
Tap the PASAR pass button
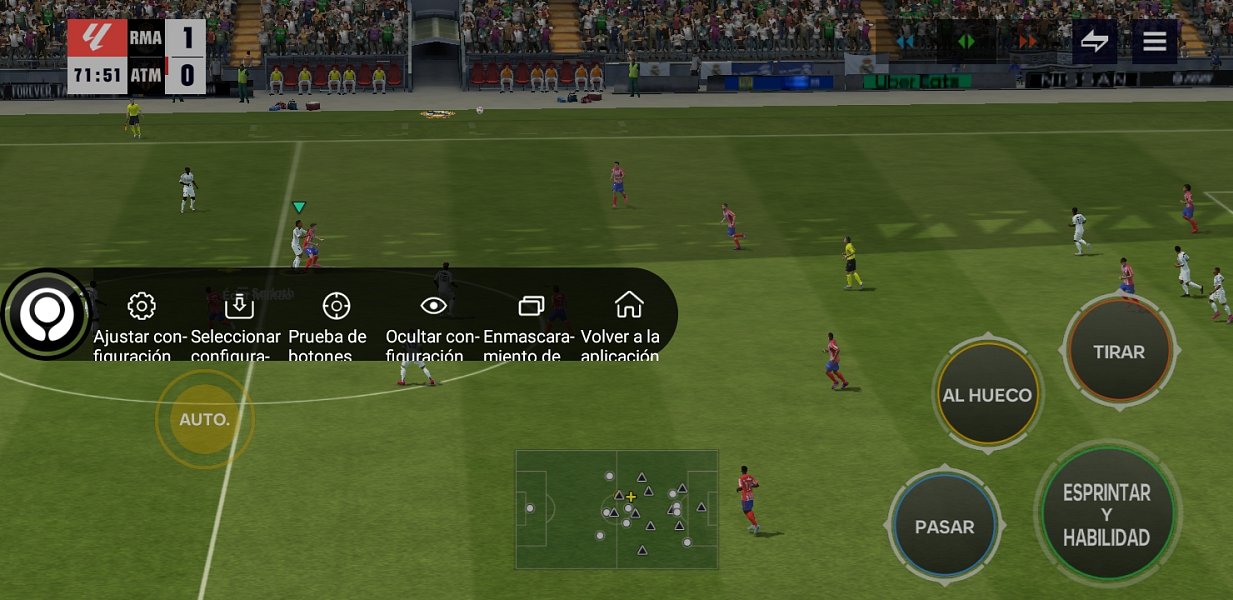coord(944,527)
